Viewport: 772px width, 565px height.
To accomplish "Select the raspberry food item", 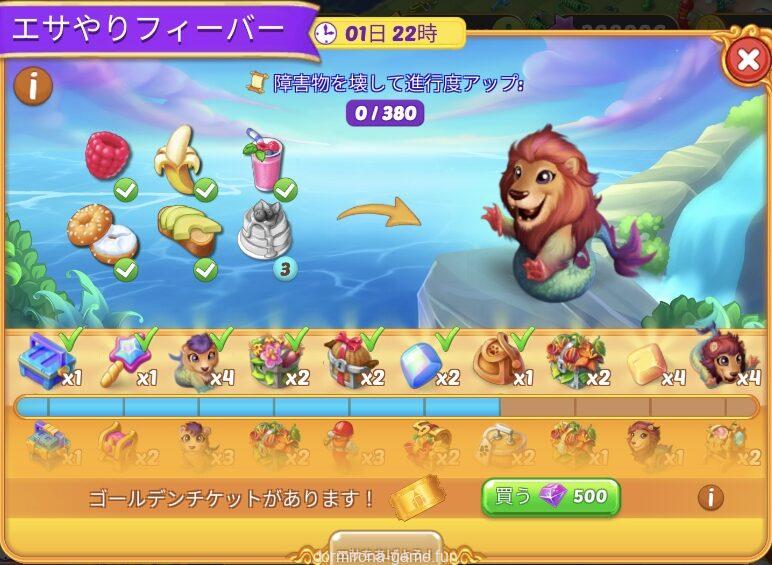I will pyautogui.click(x=108, y=156).
